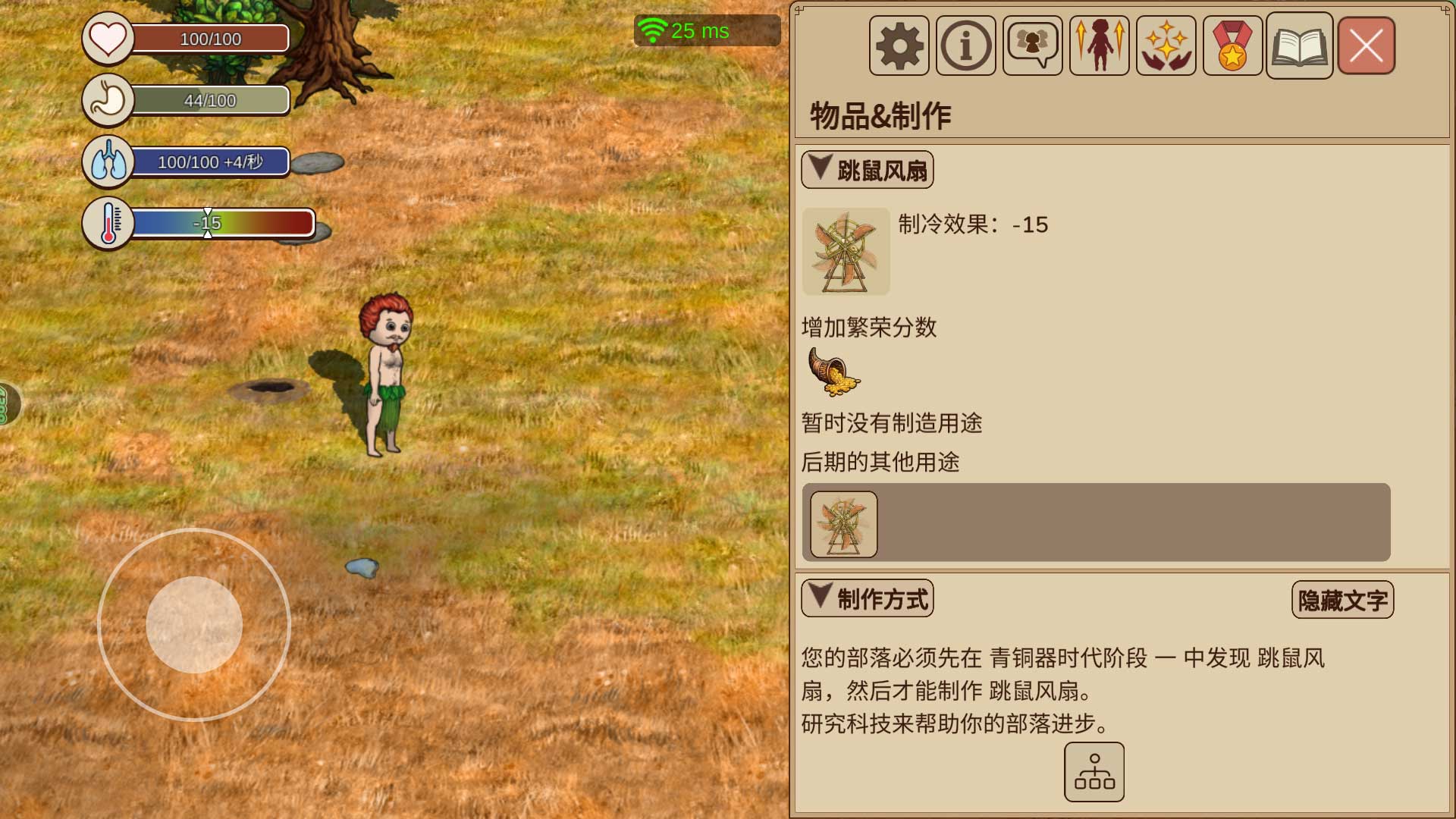Open the gear settings tab
Image resolution: width=1456 pixels, height=819 pixels.
tap(899, 45)
